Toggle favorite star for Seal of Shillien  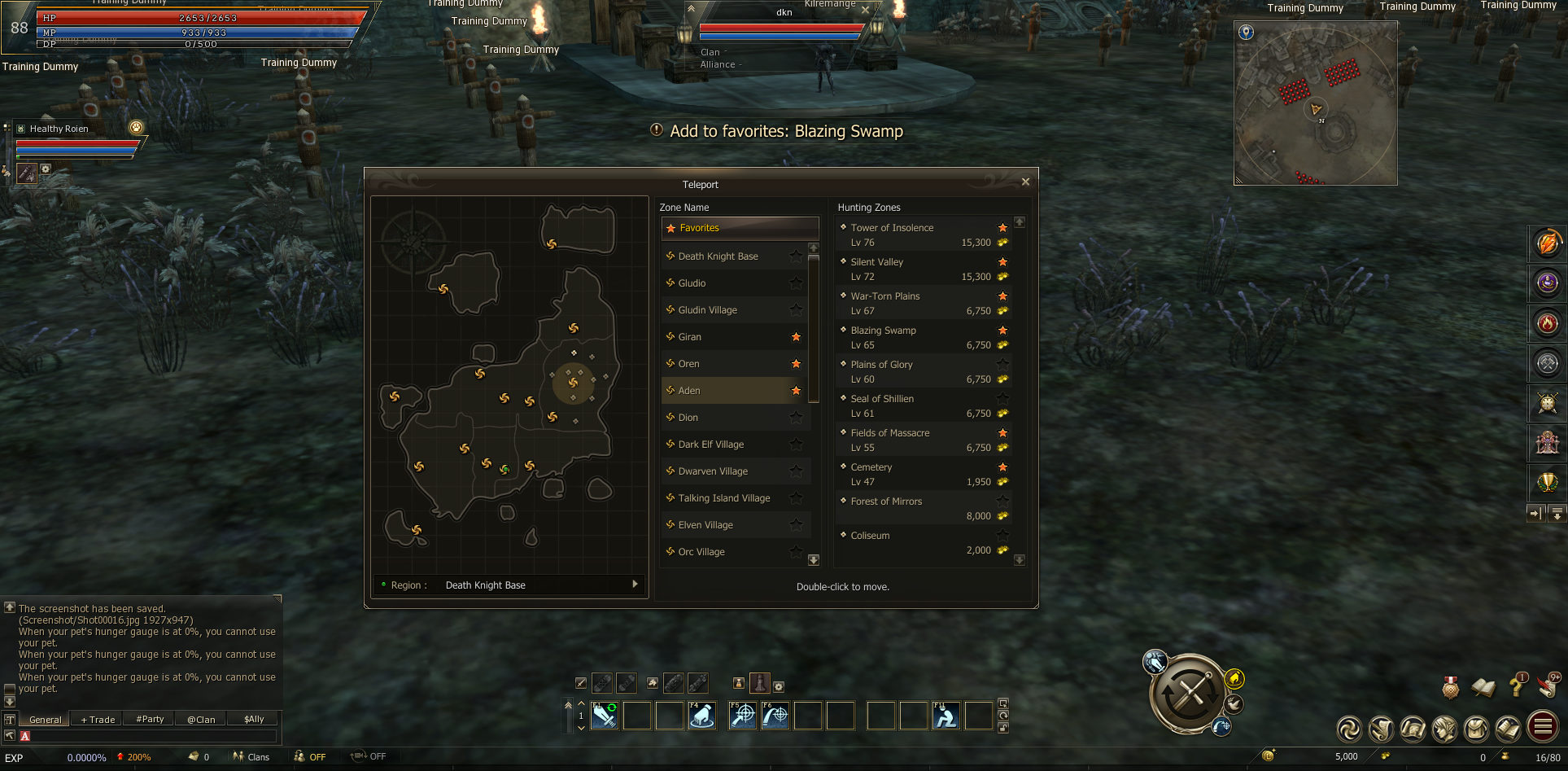click(1002, 399)
